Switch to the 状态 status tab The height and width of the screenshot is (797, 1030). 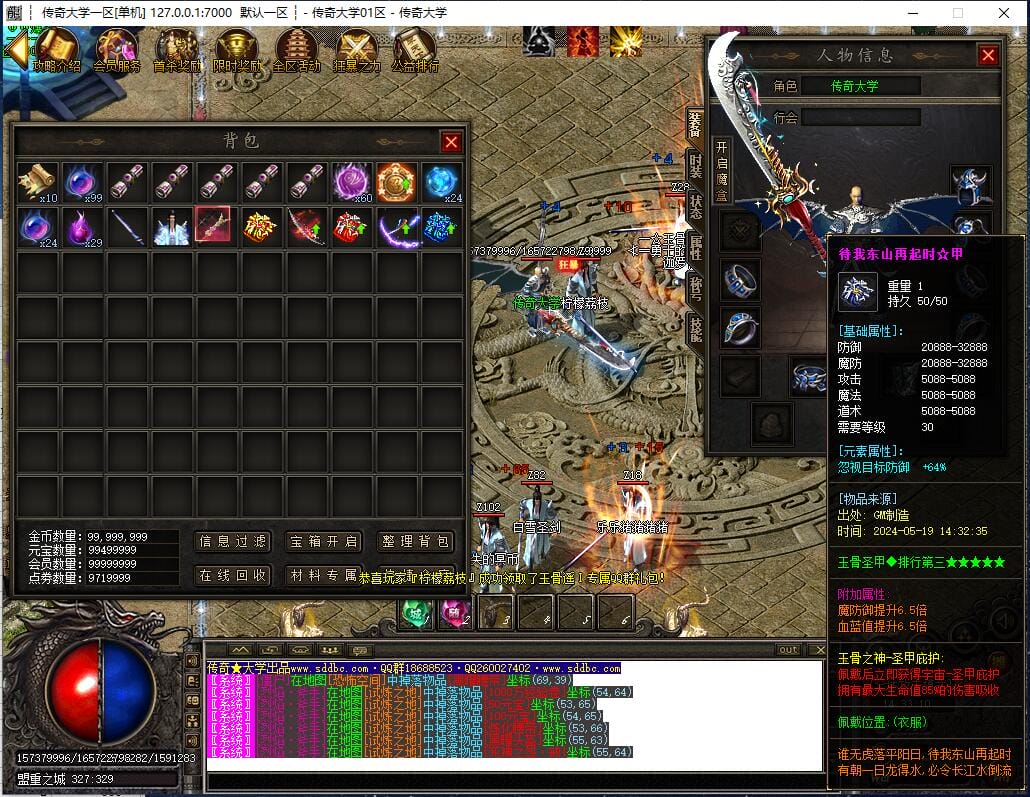[x=695, y=205]
